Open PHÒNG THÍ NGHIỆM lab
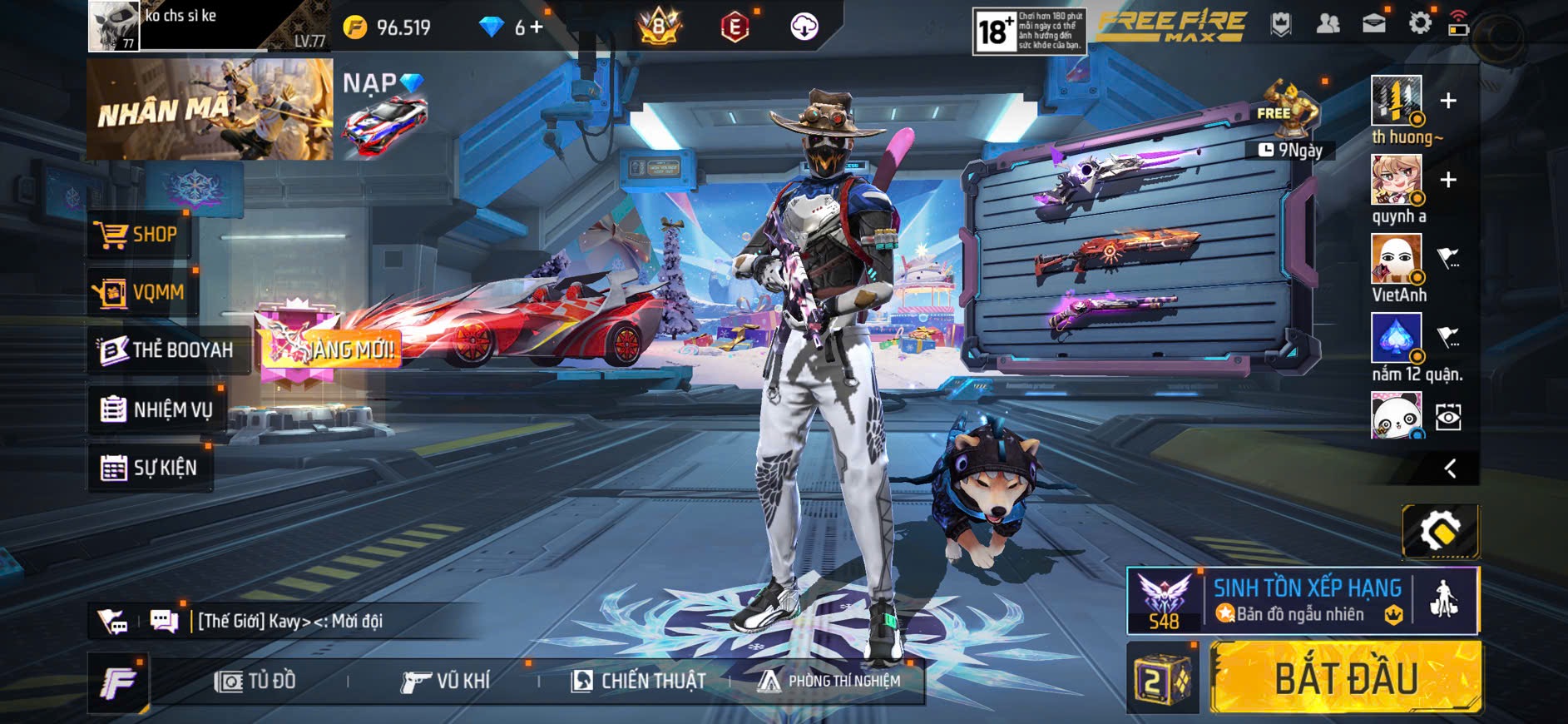 coord(829,682)
